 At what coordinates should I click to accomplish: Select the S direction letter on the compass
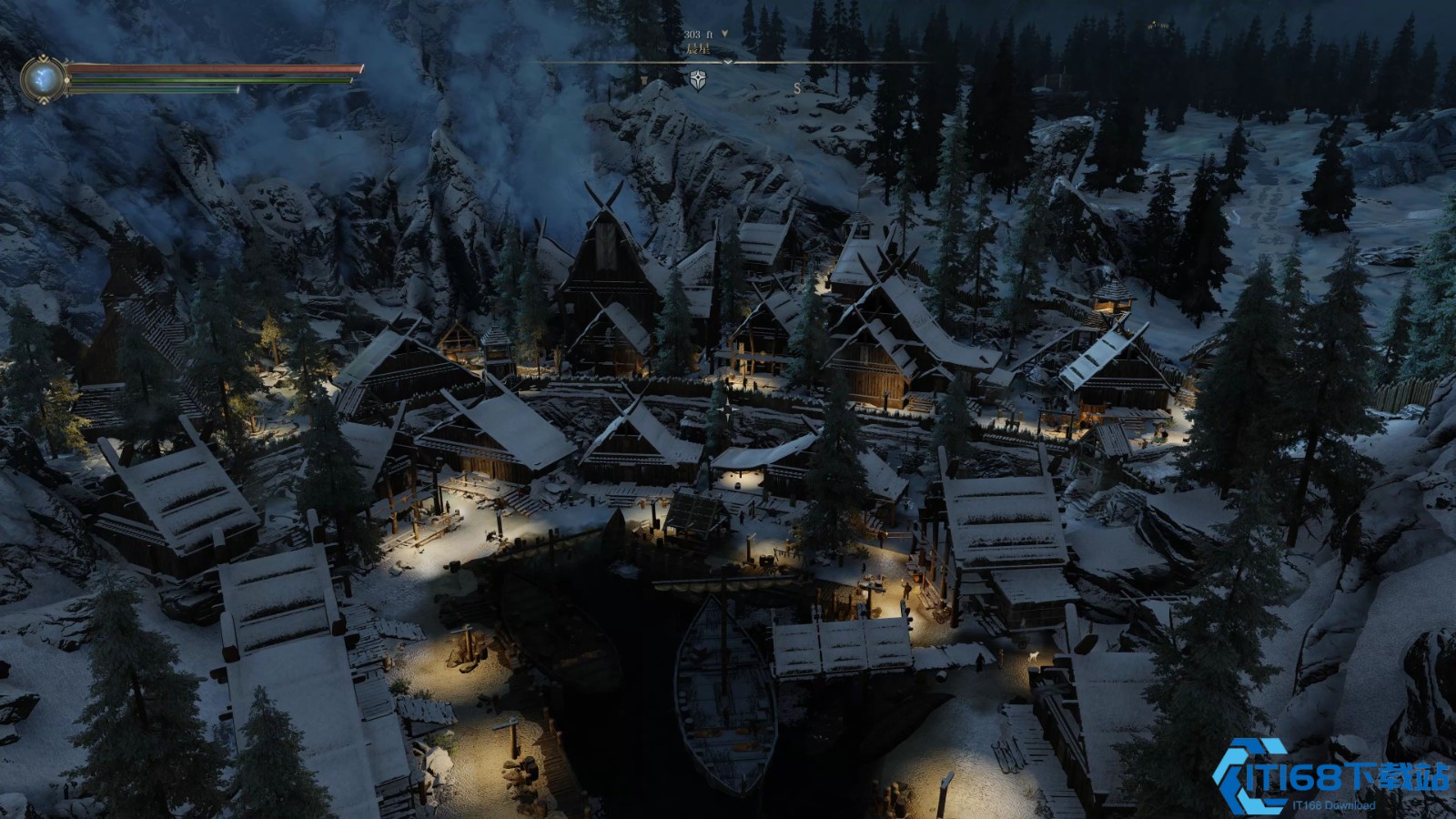[x=797, y=88]
